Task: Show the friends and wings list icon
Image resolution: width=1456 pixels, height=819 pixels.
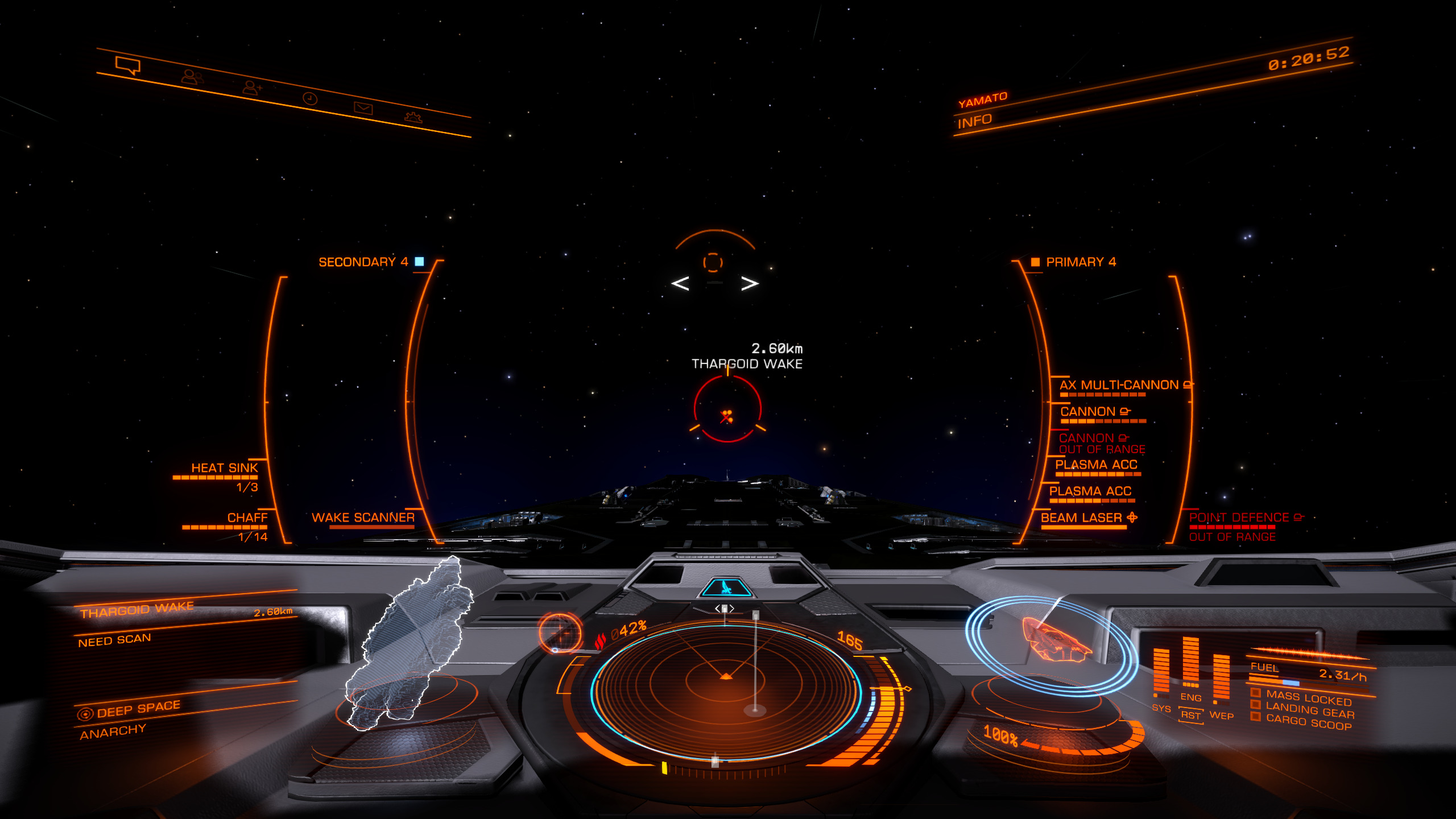Action: pos(192,76)
